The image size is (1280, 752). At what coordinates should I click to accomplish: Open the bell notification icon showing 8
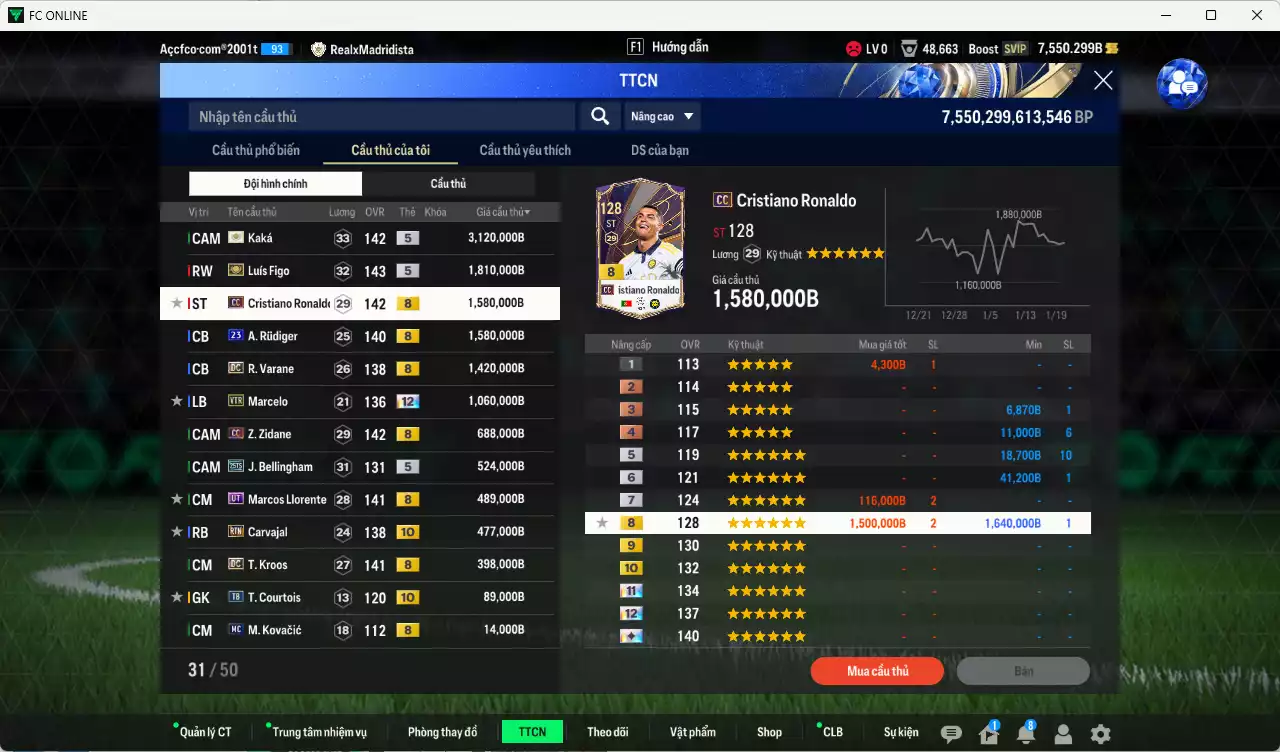tap(1026, 734)
